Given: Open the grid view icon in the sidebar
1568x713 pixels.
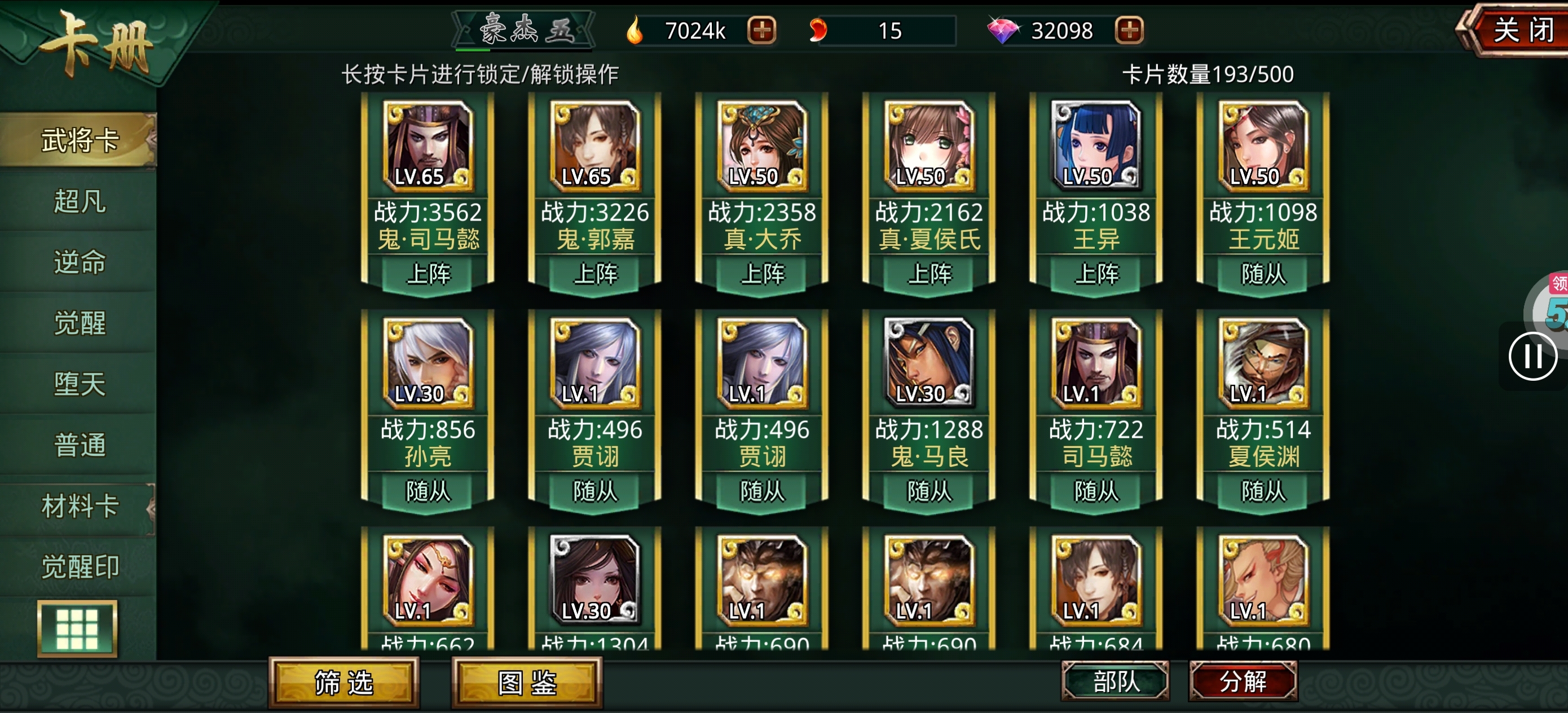Looking at the screenshot, I should click(x=77, y=628).
